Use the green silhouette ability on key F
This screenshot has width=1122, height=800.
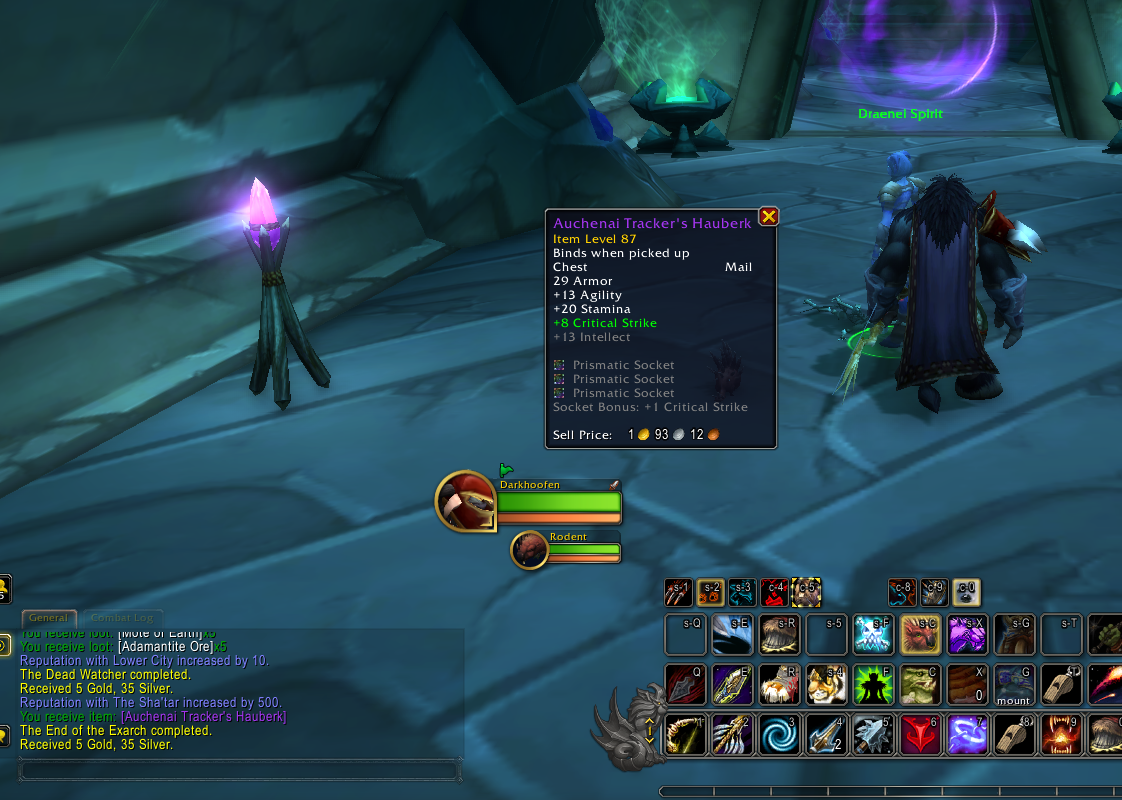click(872, 684)
